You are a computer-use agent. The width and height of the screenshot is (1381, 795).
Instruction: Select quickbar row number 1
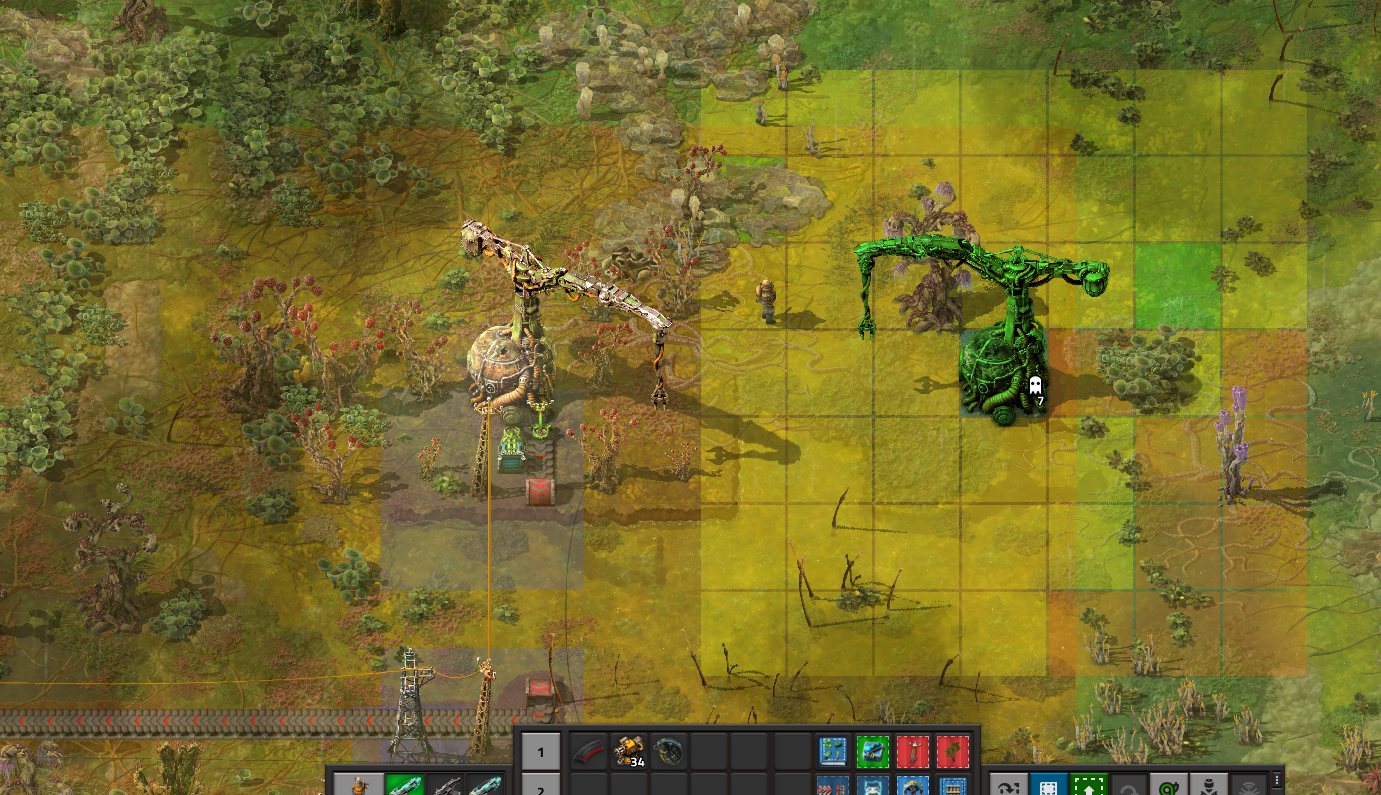pos(541,752)
